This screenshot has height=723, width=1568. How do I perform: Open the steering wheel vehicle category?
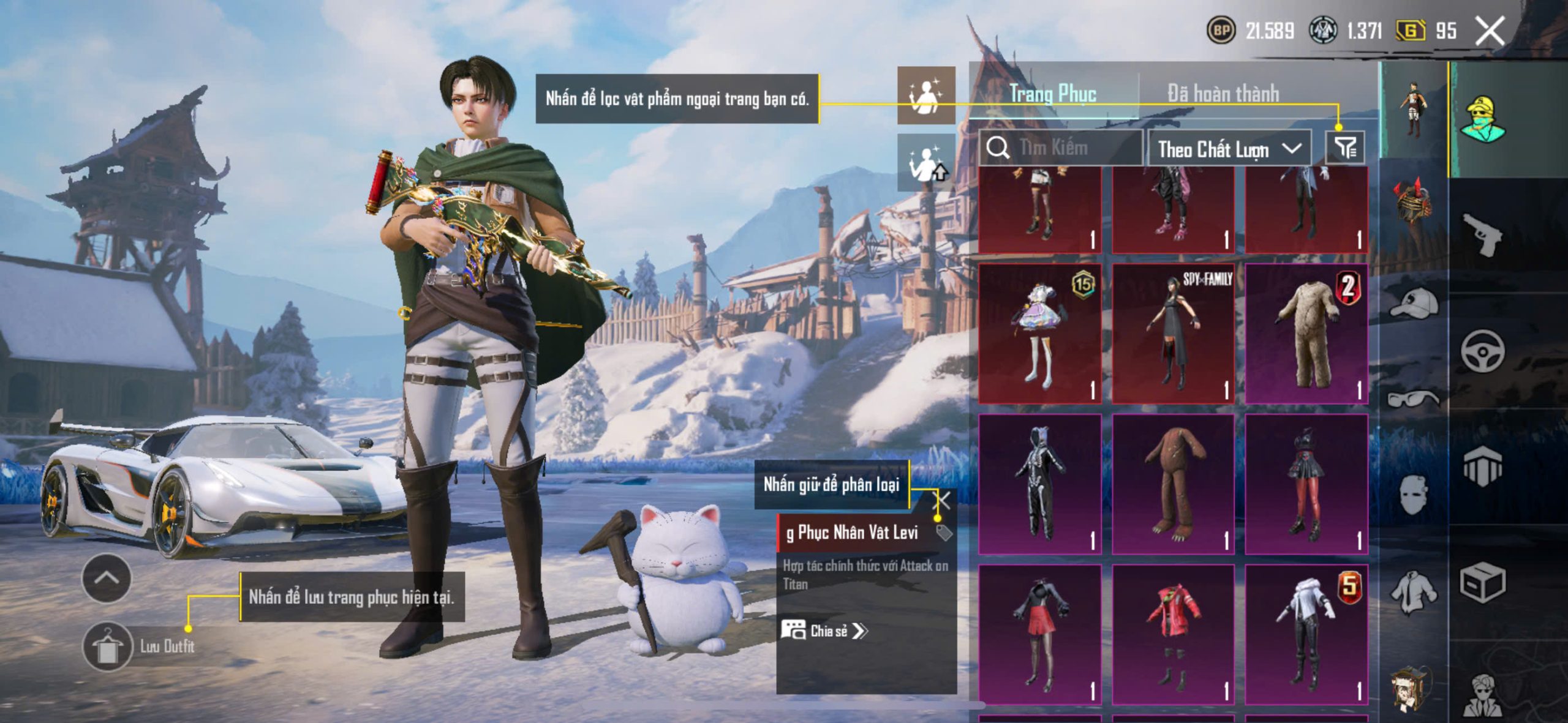(1482, 351)
